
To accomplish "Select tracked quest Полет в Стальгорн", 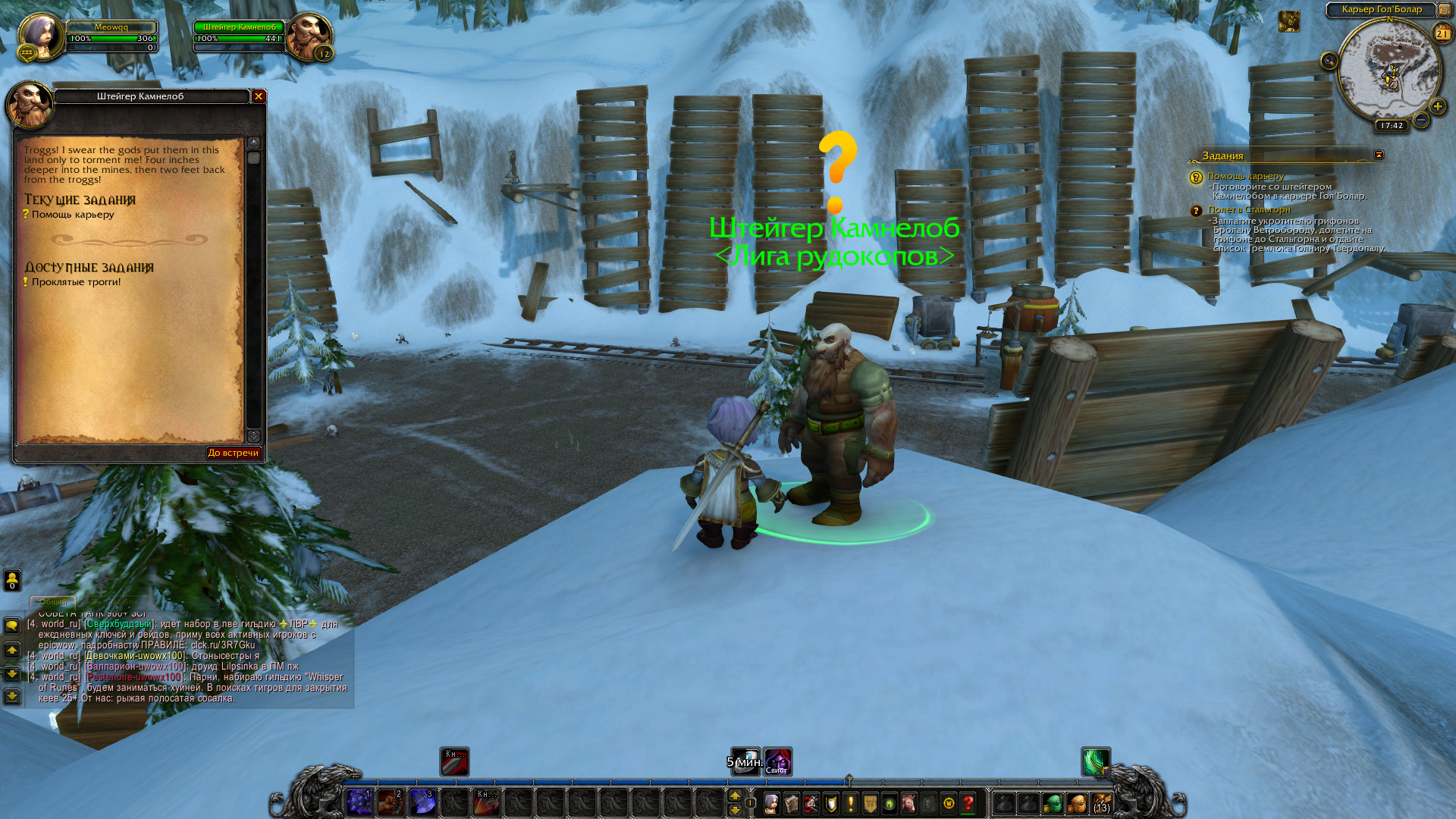I will coord(1248,210).
